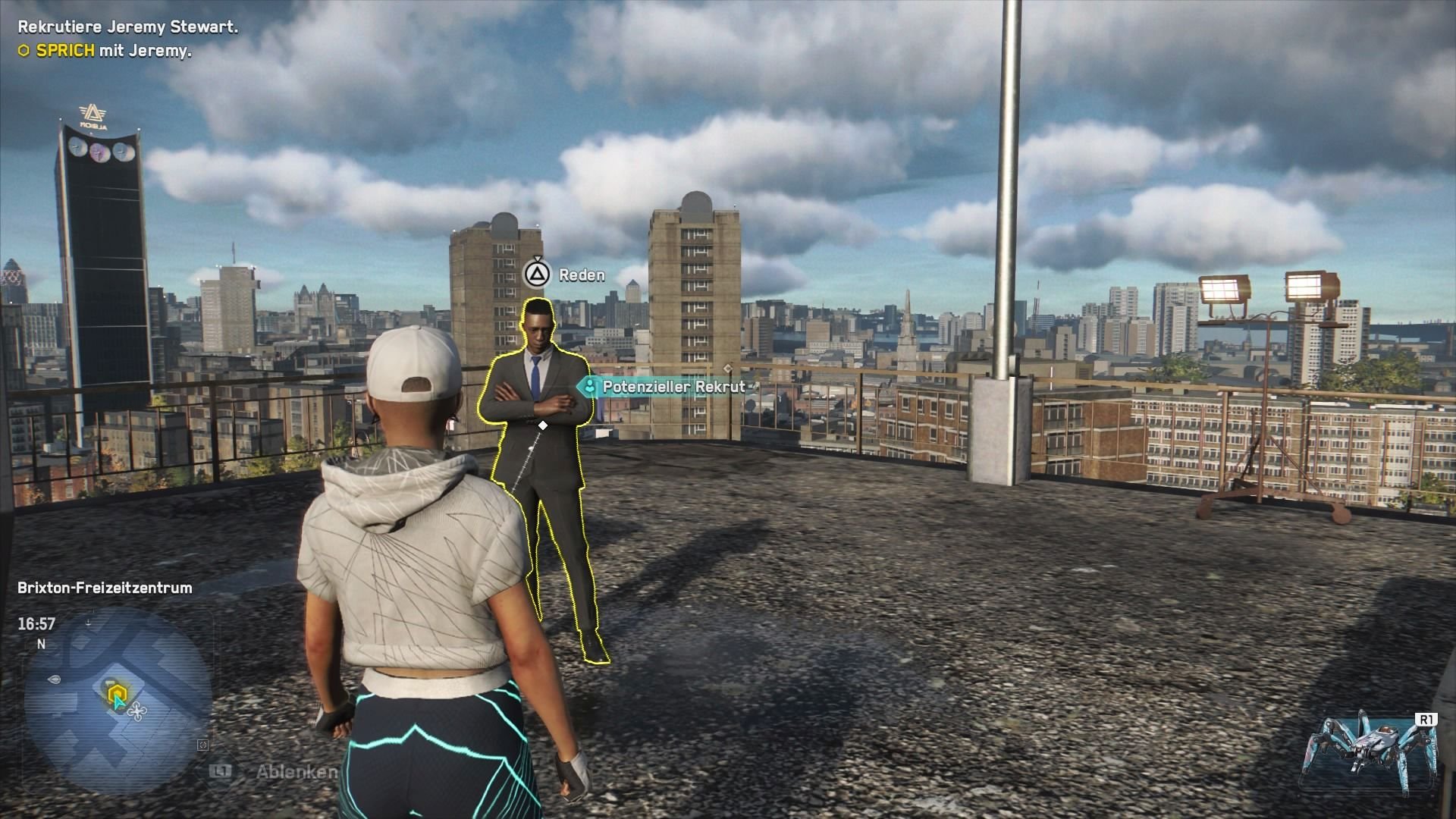Viewport: 1456px width, 819px height.
Task: Click the N compass marker on the minimap
Action: (42, 645)
